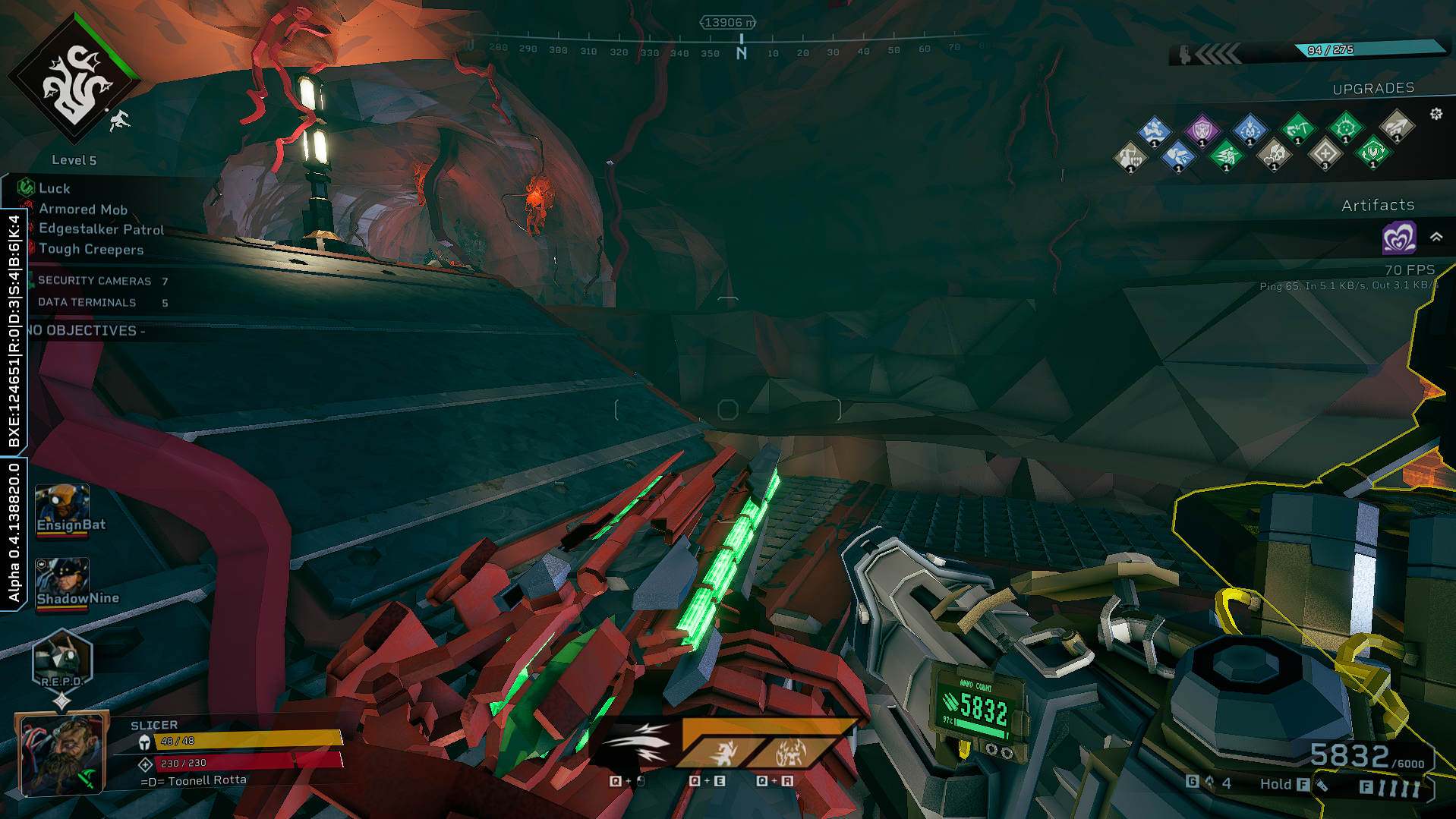
Task: Click the R.E.P.D. drone icon
Action: (61, 660)
